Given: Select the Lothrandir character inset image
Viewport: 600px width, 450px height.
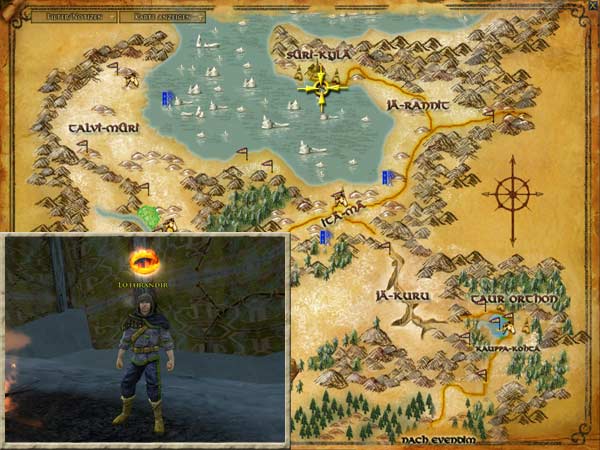Looking at the screenshot, I should [145, 338].
